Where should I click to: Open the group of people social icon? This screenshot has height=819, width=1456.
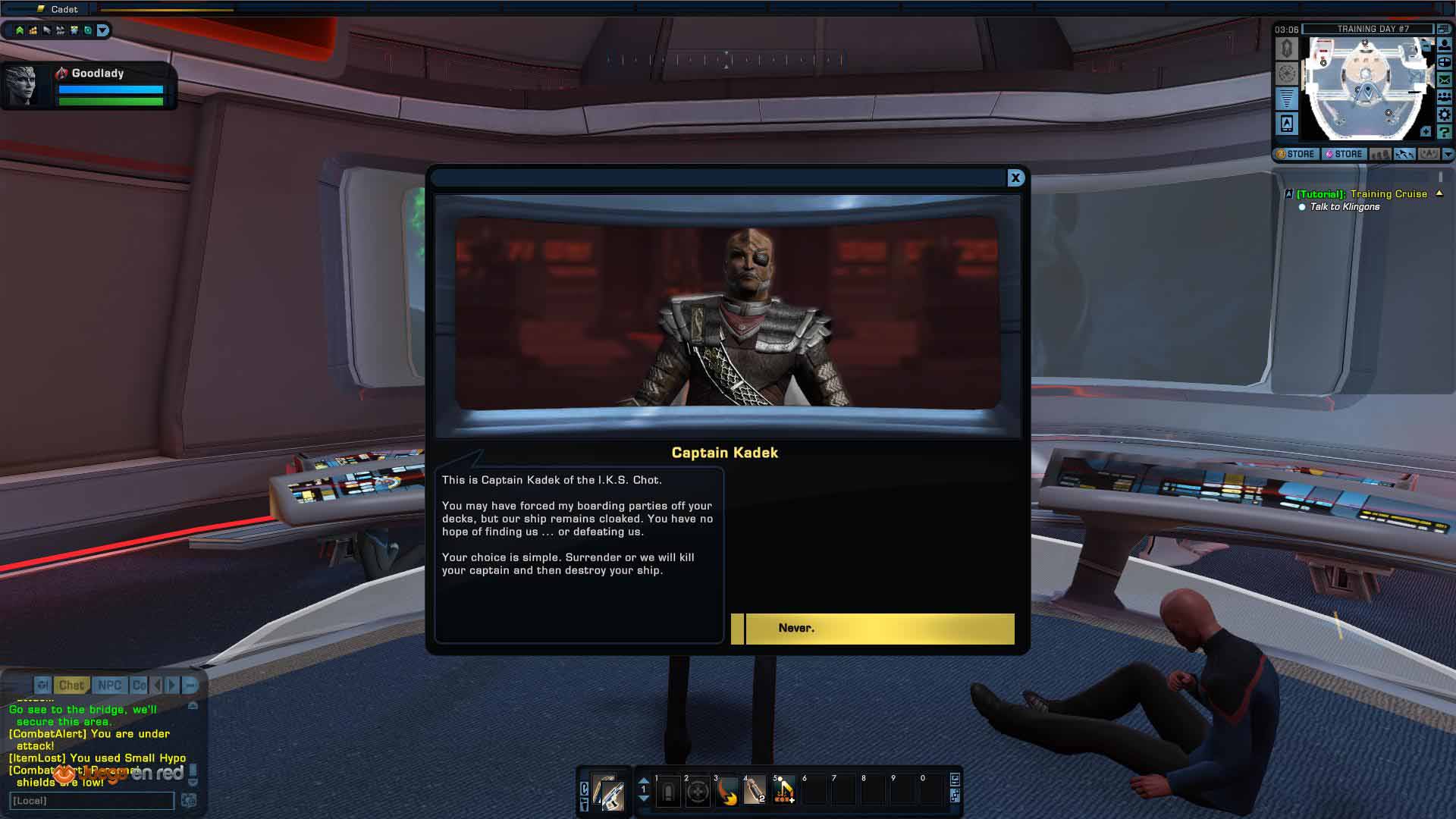point(1445,97)
